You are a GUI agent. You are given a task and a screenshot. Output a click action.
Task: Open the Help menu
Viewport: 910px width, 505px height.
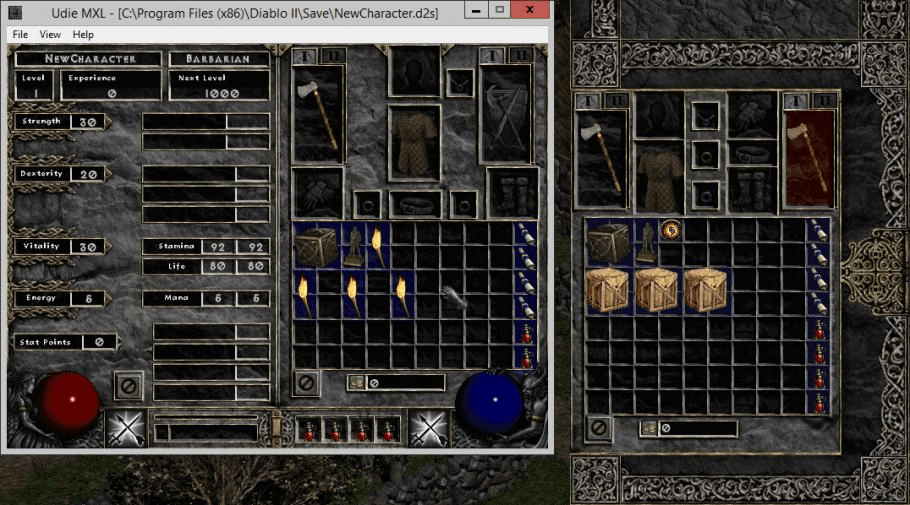coord(83,34)
